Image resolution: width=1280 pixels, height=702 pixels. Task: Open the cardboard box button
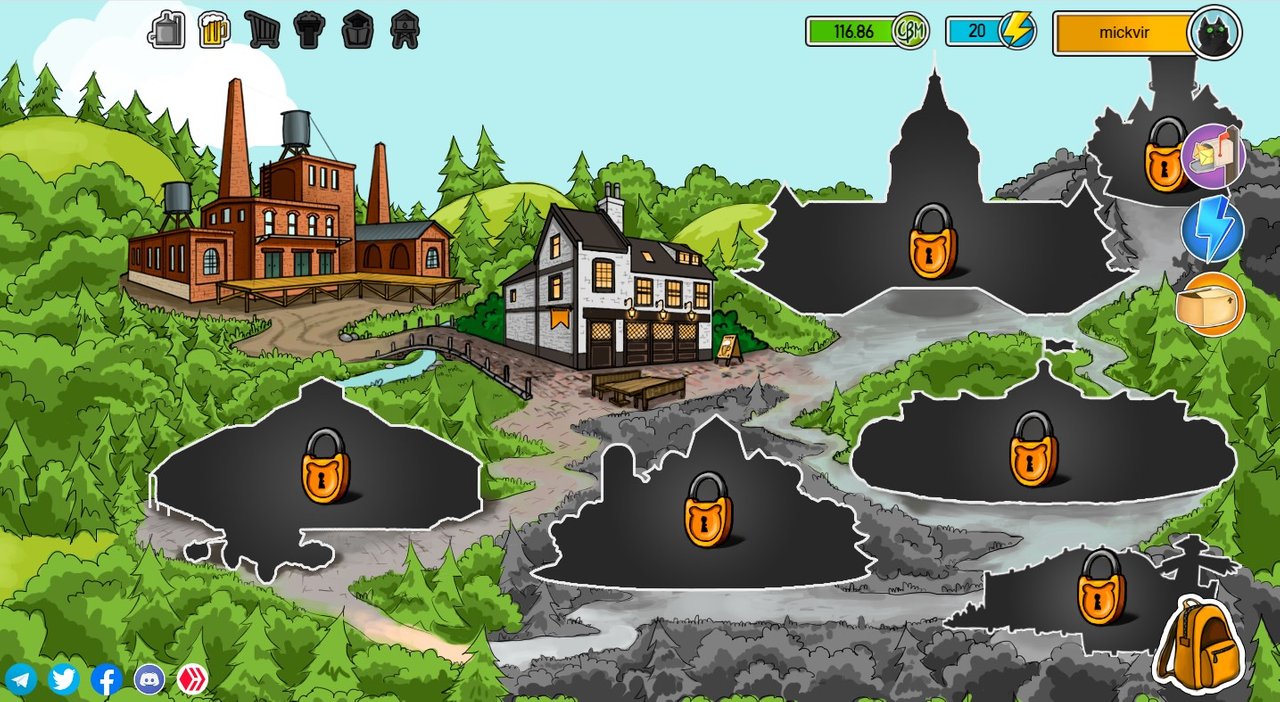pos(1210,304)
